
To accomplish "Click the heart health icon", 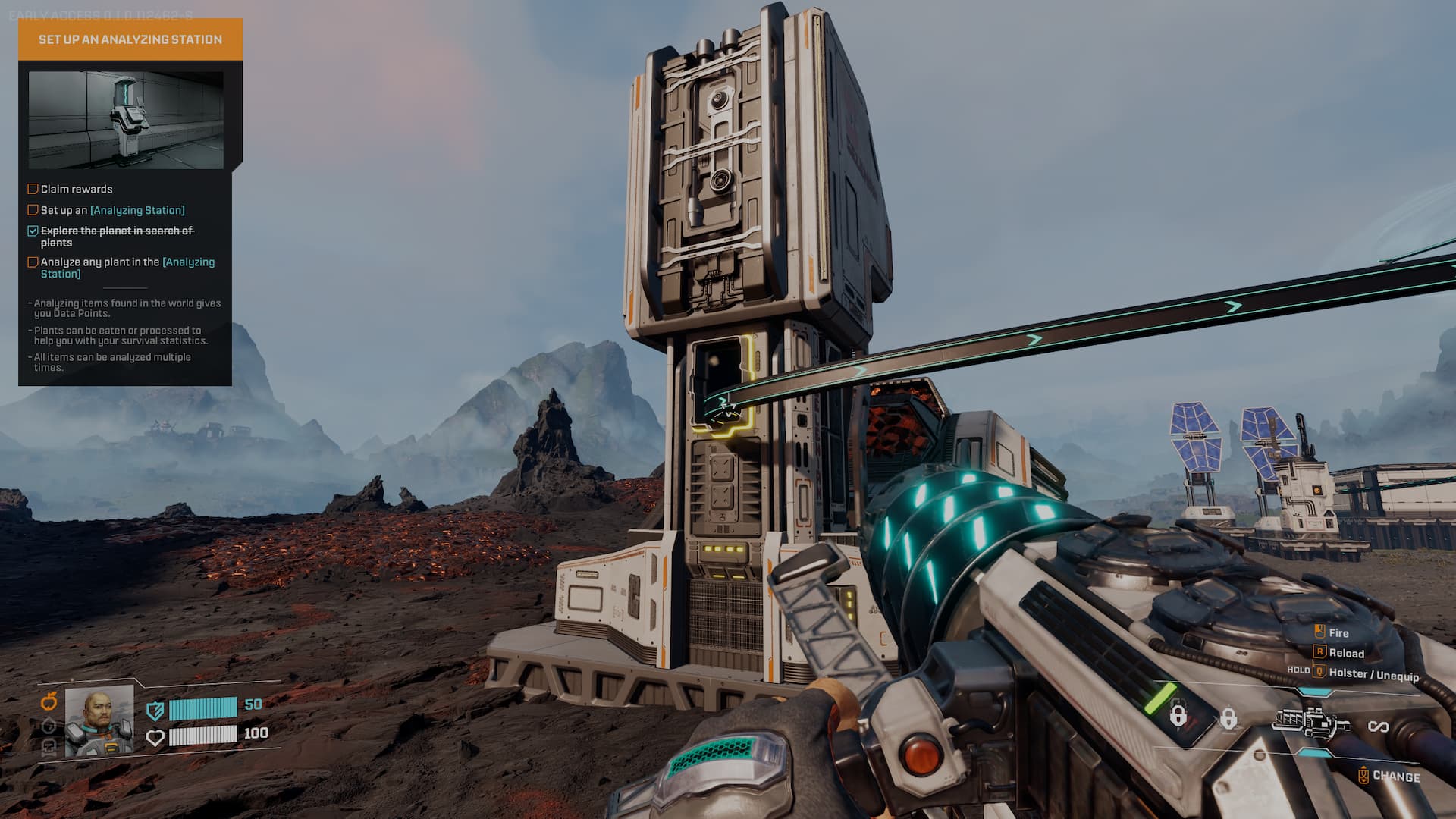I will 155,737.
